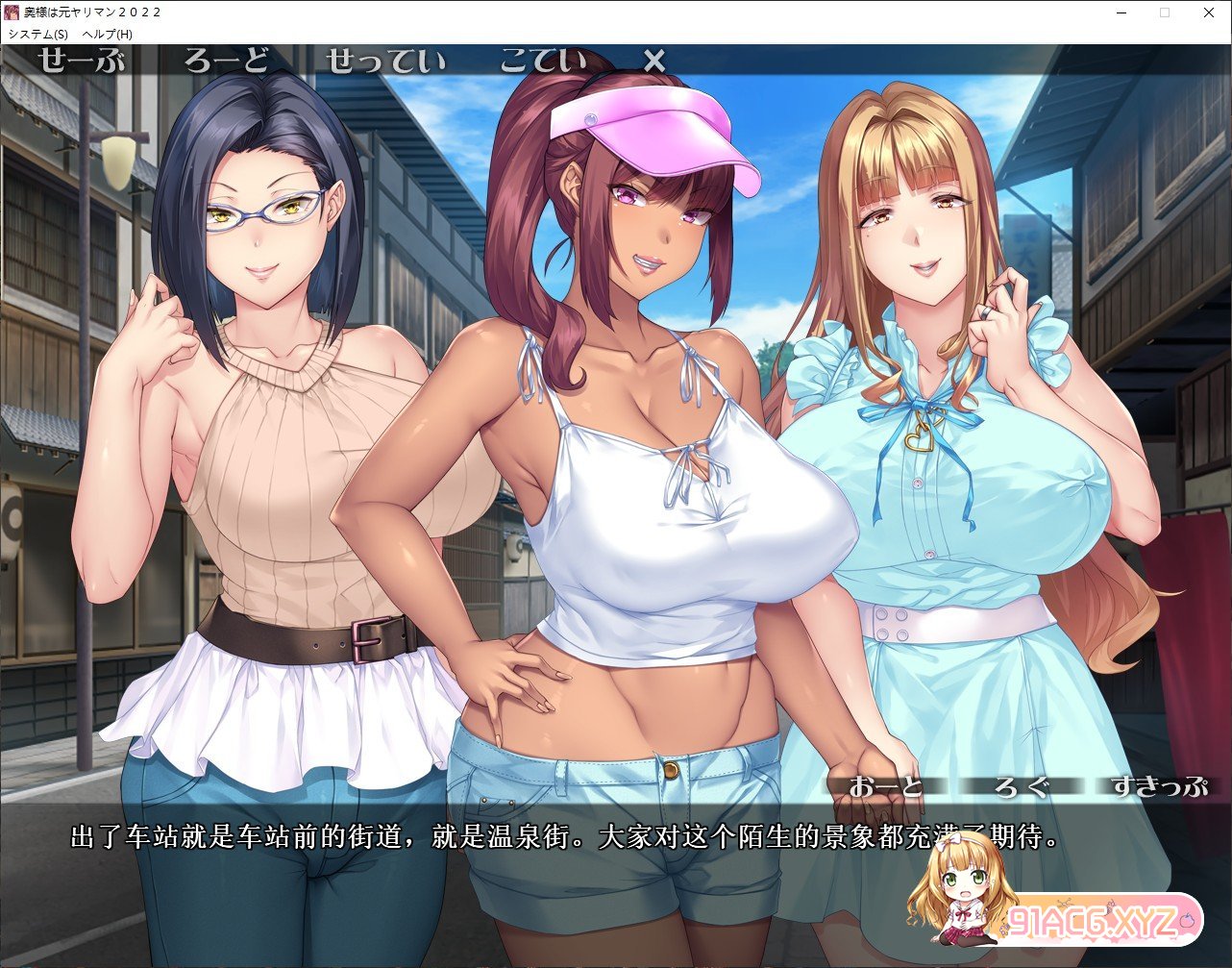Screen dimensions: 1232x968
Task: Activate すきっぷ (Skip) mode
Action: 1158,786
